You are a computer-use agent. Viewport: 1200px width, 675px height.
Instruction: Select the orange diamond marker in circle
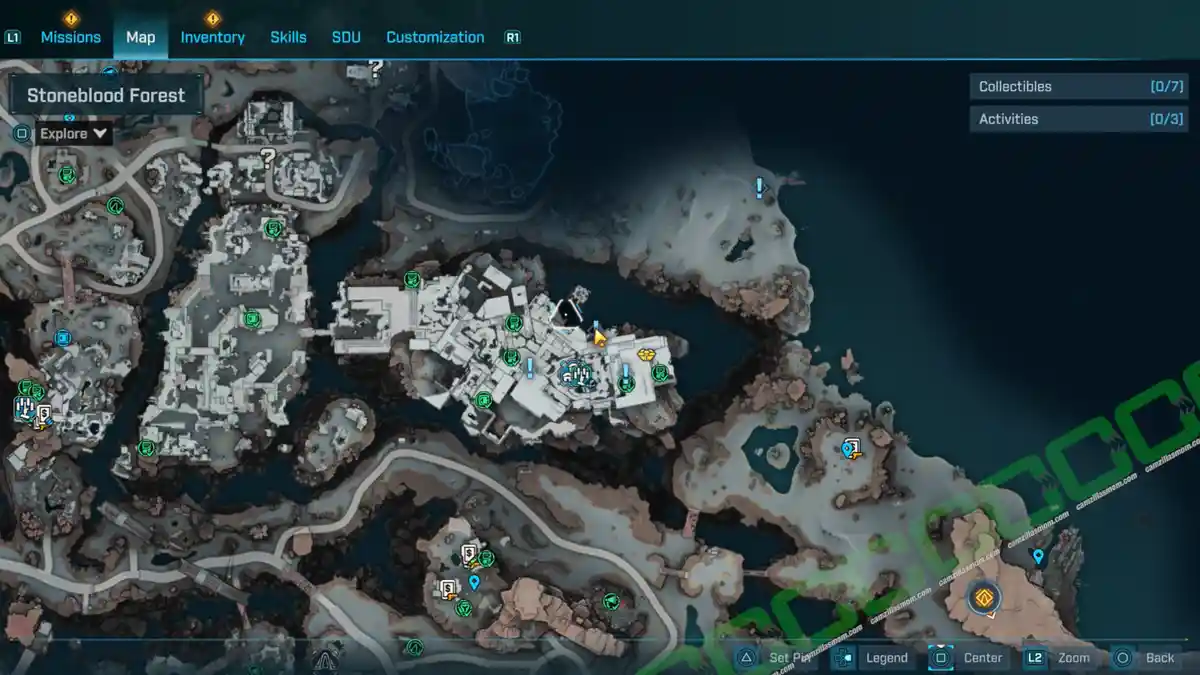tap(984, 598)
